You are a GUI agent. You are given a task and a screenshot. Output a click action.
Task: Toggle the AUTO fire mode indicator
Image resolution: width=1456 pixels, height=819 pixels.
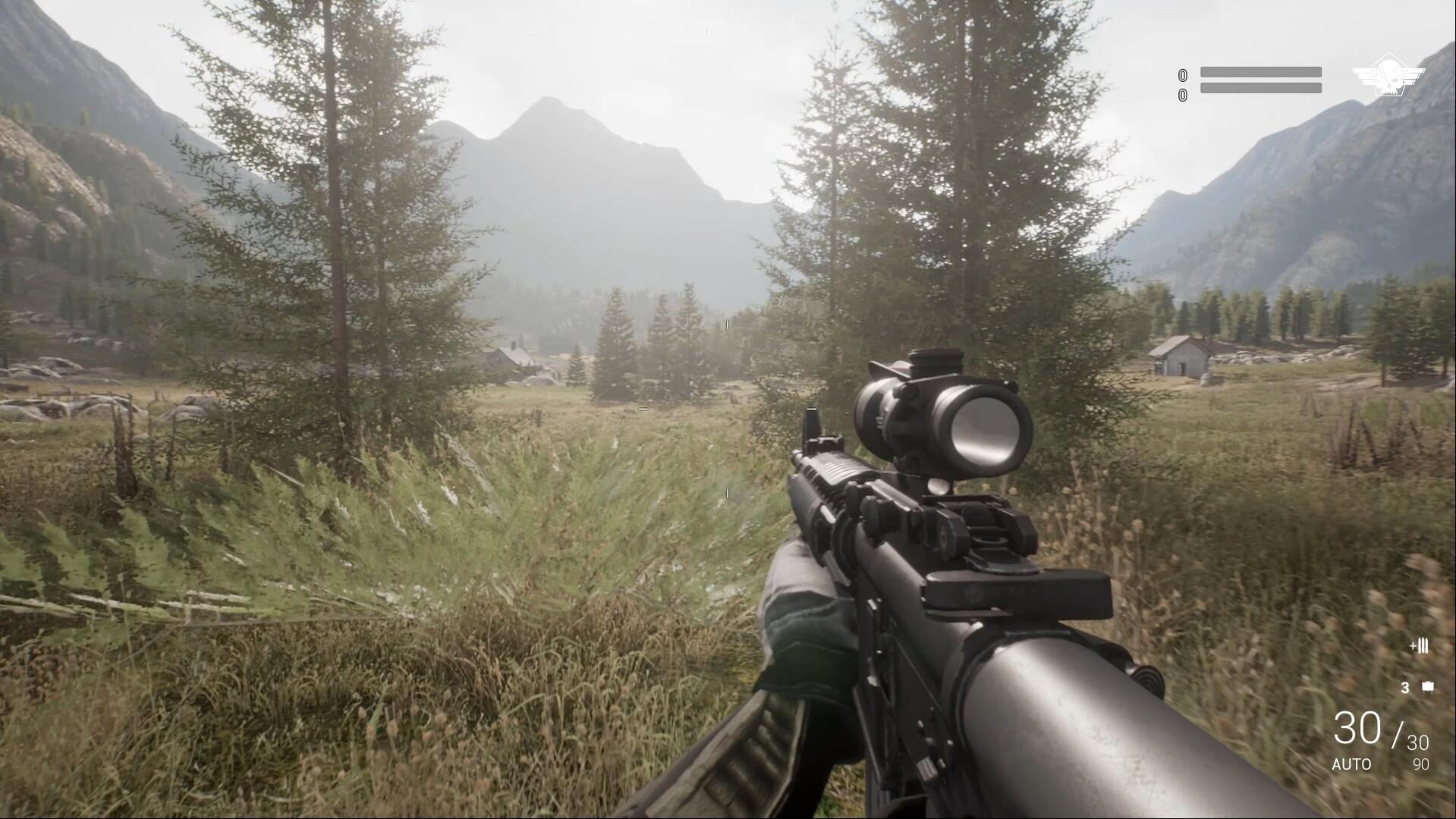click(x=1352, y=766)
